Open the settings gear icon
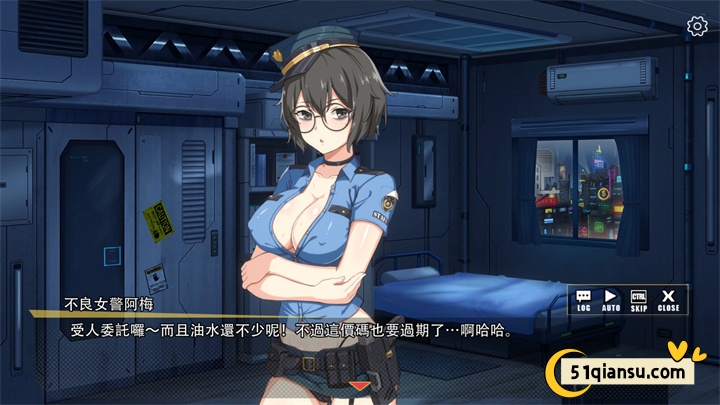This screenshot has height=405, width=720. [697, 27]
